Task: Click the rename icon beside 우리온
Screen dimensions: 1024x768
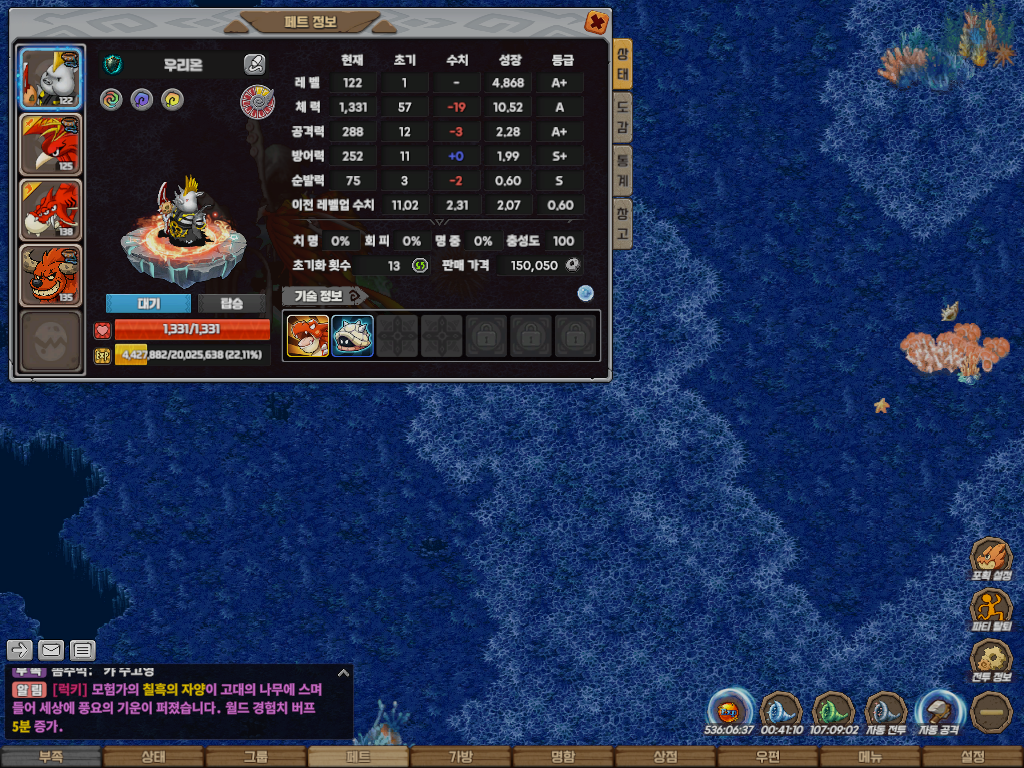Action: tap(254, 65)
